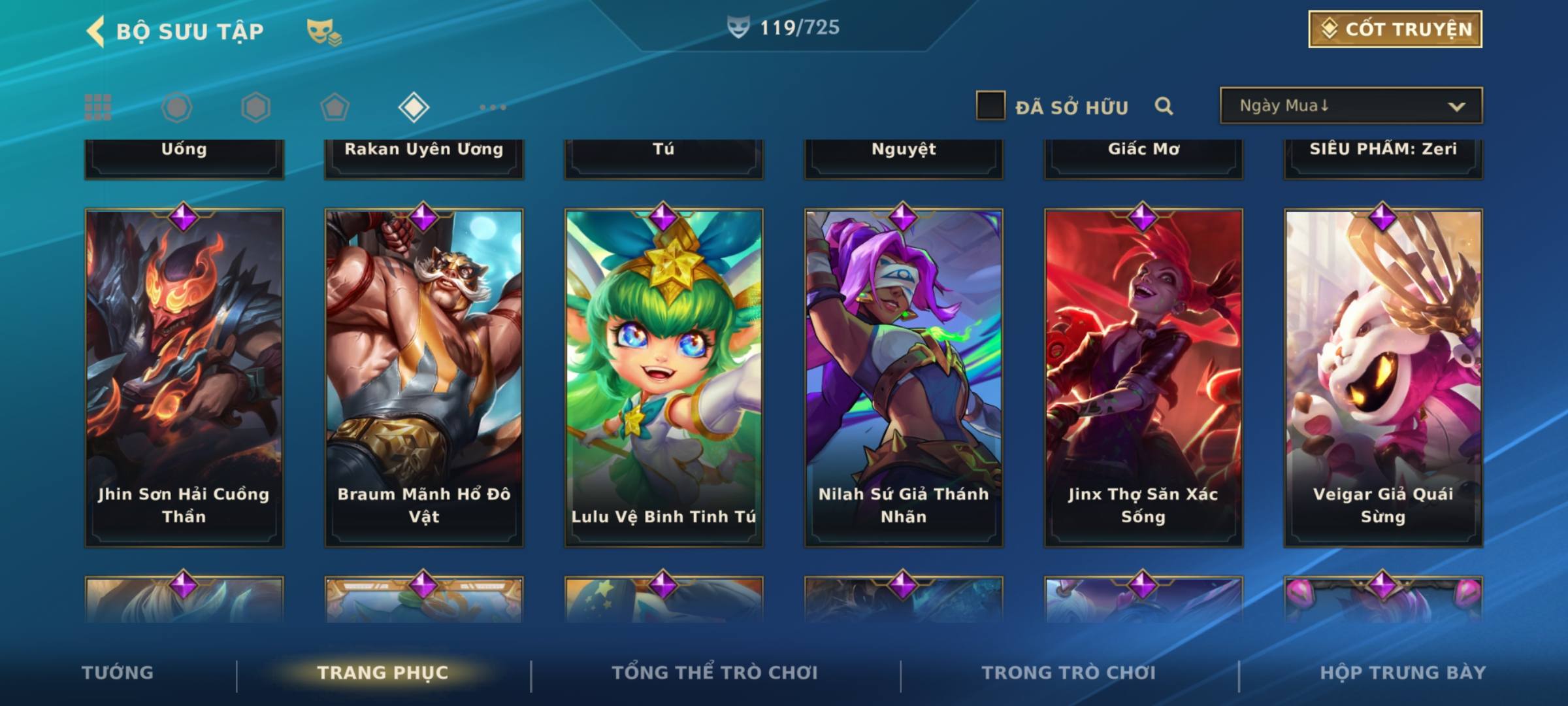Select the grid all-rarities filter icon

click(x=98, y=107)
